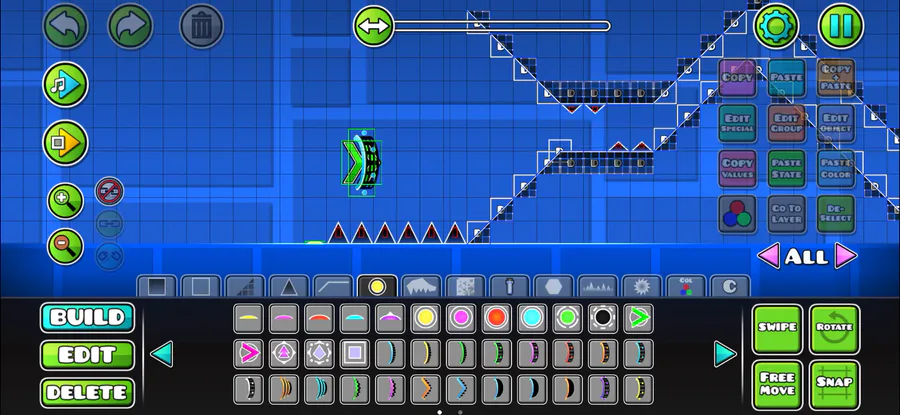Screen dimensions: 900x415
Task: Redo the undone action
Action: (129, 25)
